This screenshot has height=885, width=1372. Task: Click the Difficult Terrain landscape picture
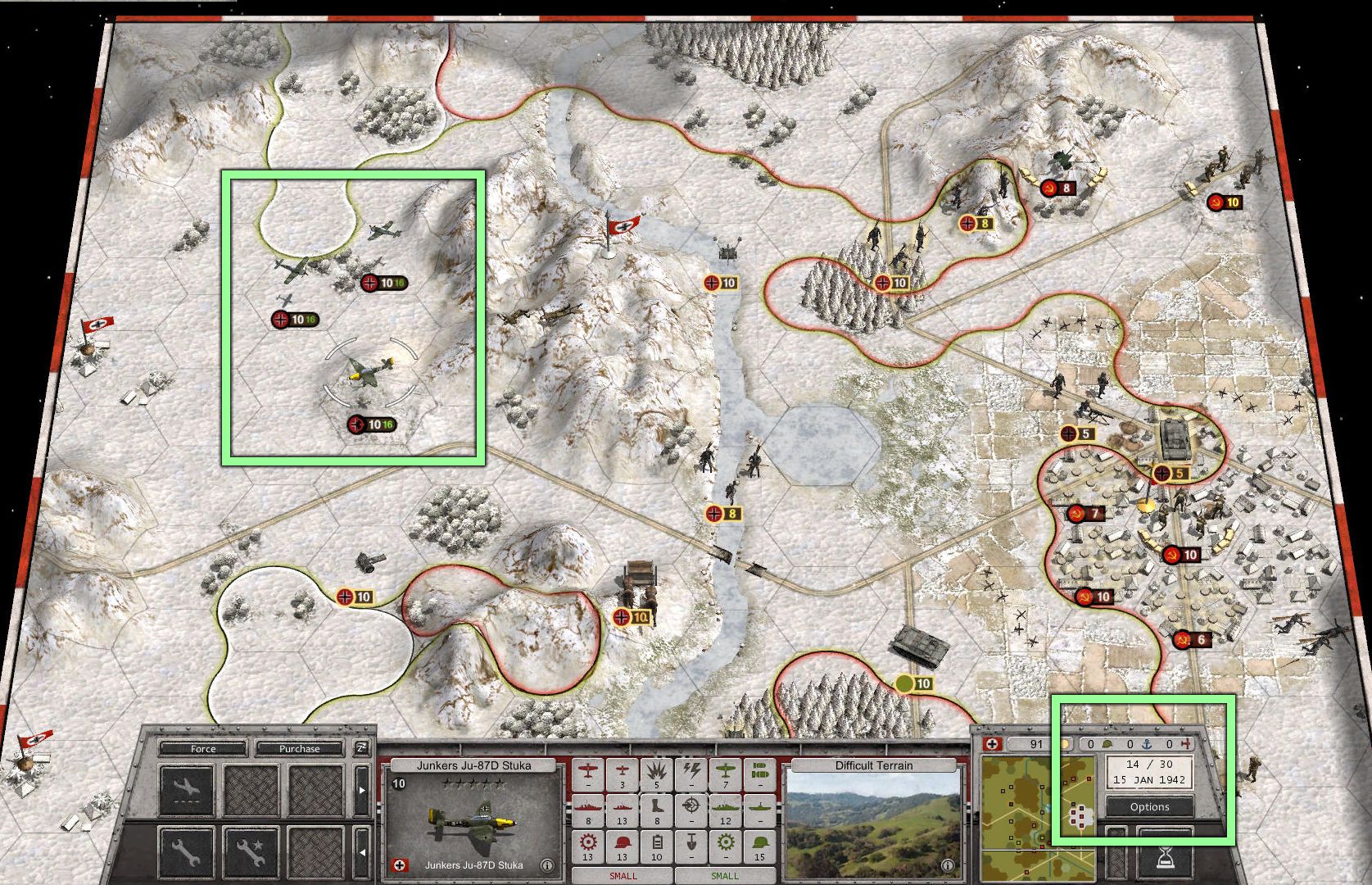pyautogui.click(x=873, y=821)
